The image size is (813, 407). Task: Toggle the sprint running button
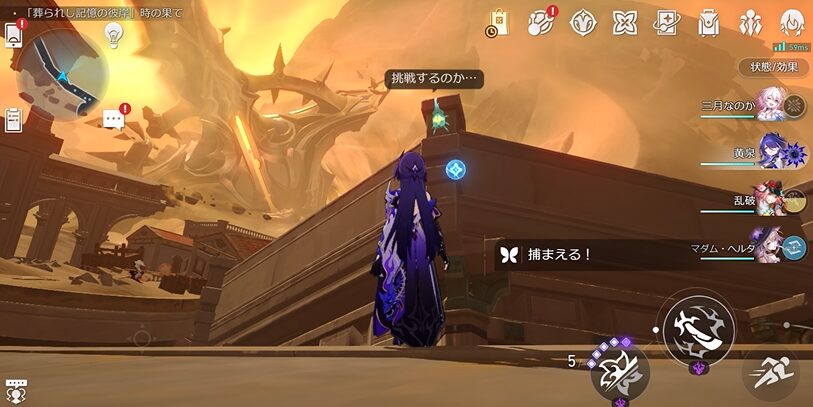point(769,374)
